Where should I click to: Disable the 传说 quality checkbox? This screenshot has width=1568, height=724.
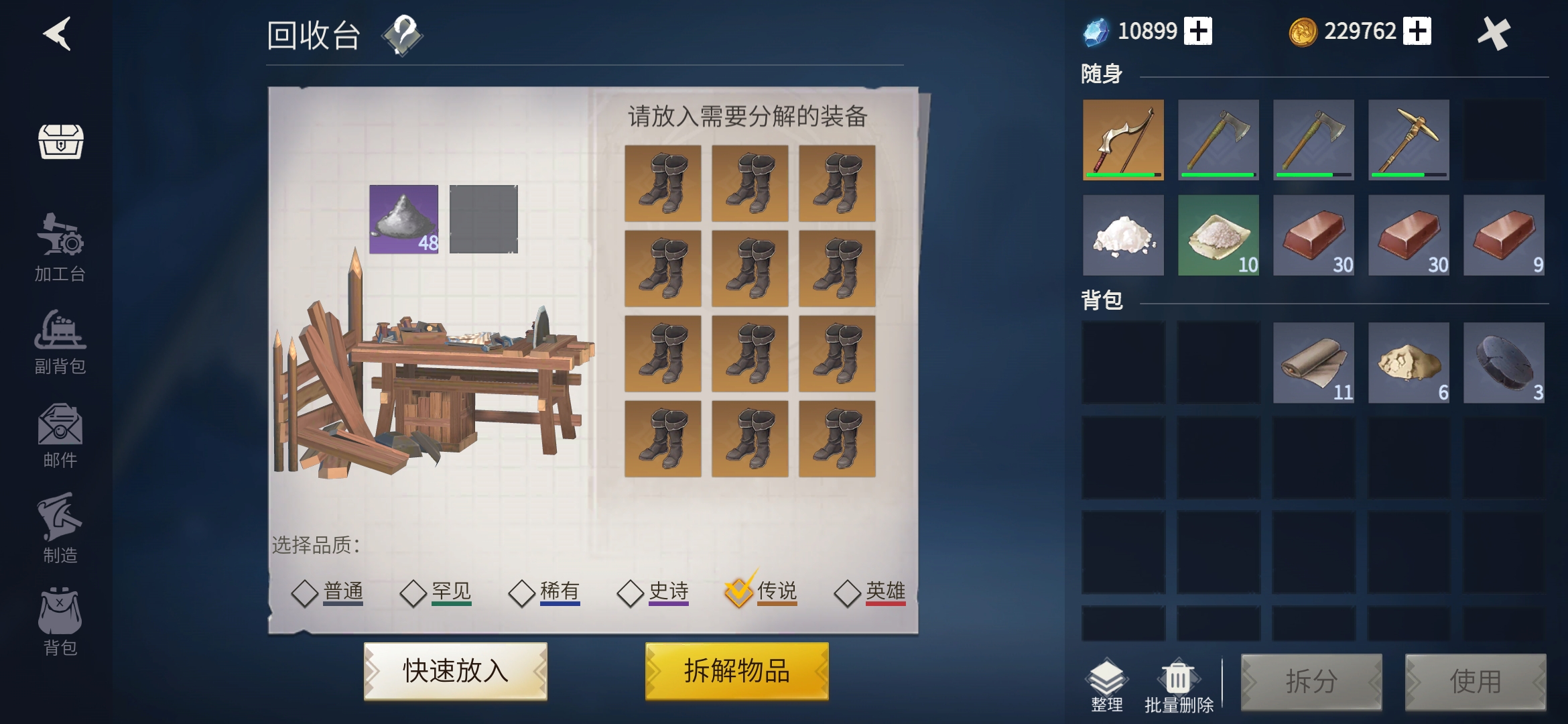point(740,591)
